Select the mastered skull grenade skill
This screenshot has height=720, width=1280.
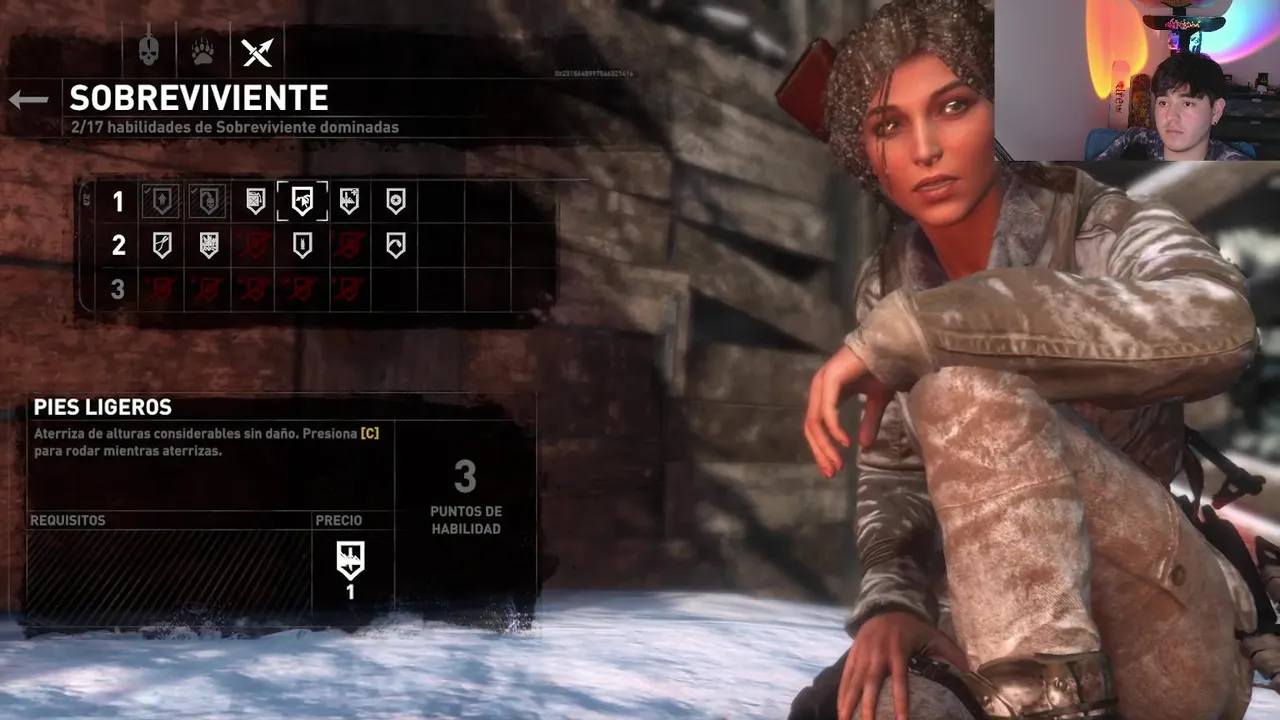coord(208,201)
